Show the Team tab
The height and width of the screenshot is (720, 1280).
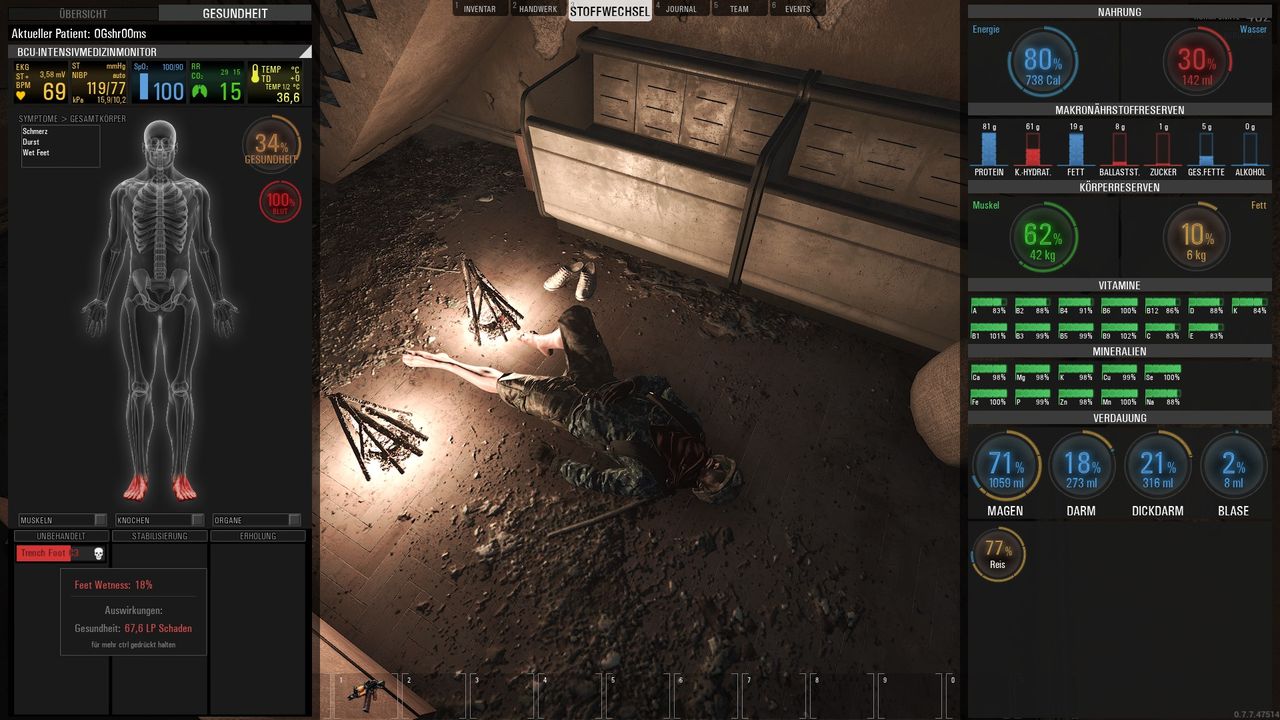[x=738, y=9]
